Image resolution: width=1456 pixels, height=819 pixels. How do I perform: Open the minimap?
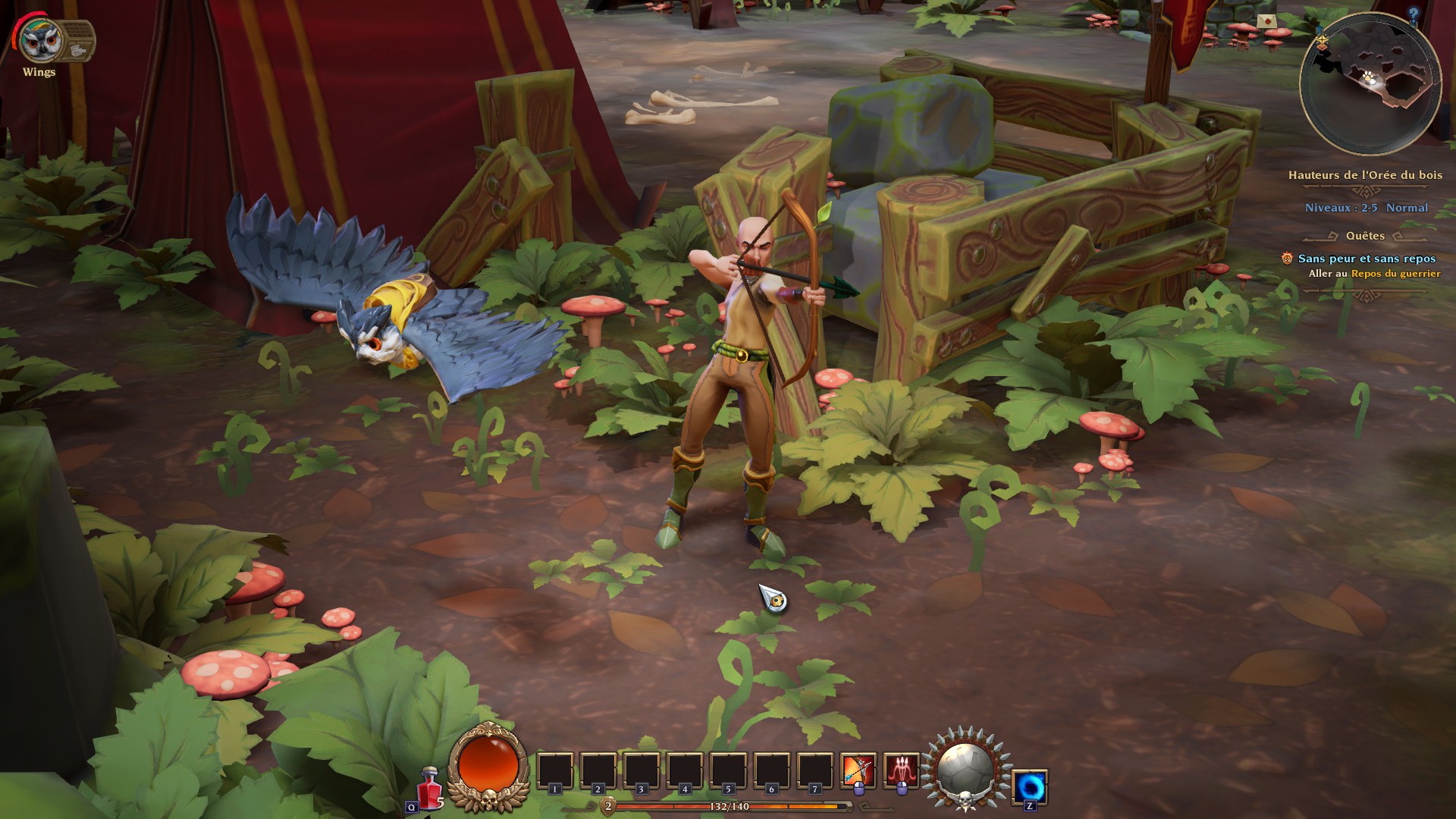(1370, 84)
